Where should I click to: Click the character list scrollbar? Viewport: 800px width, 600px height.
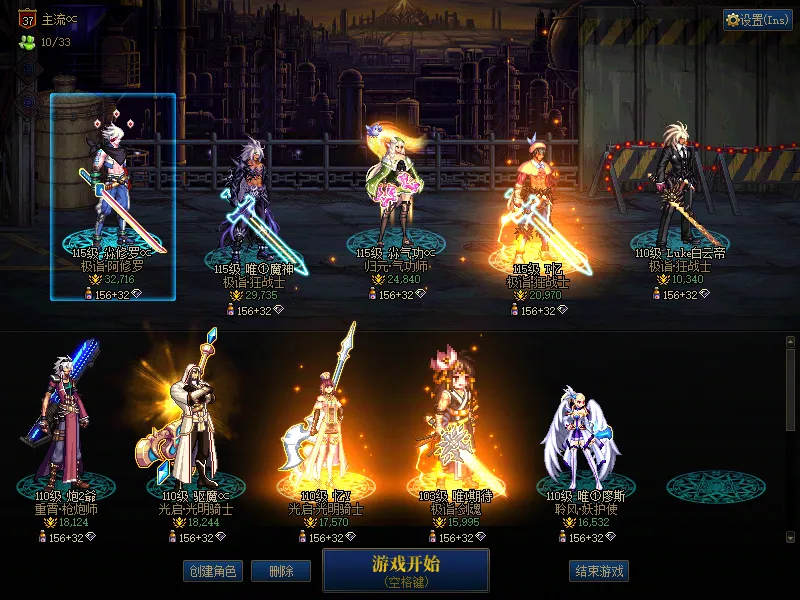point(790,390)
